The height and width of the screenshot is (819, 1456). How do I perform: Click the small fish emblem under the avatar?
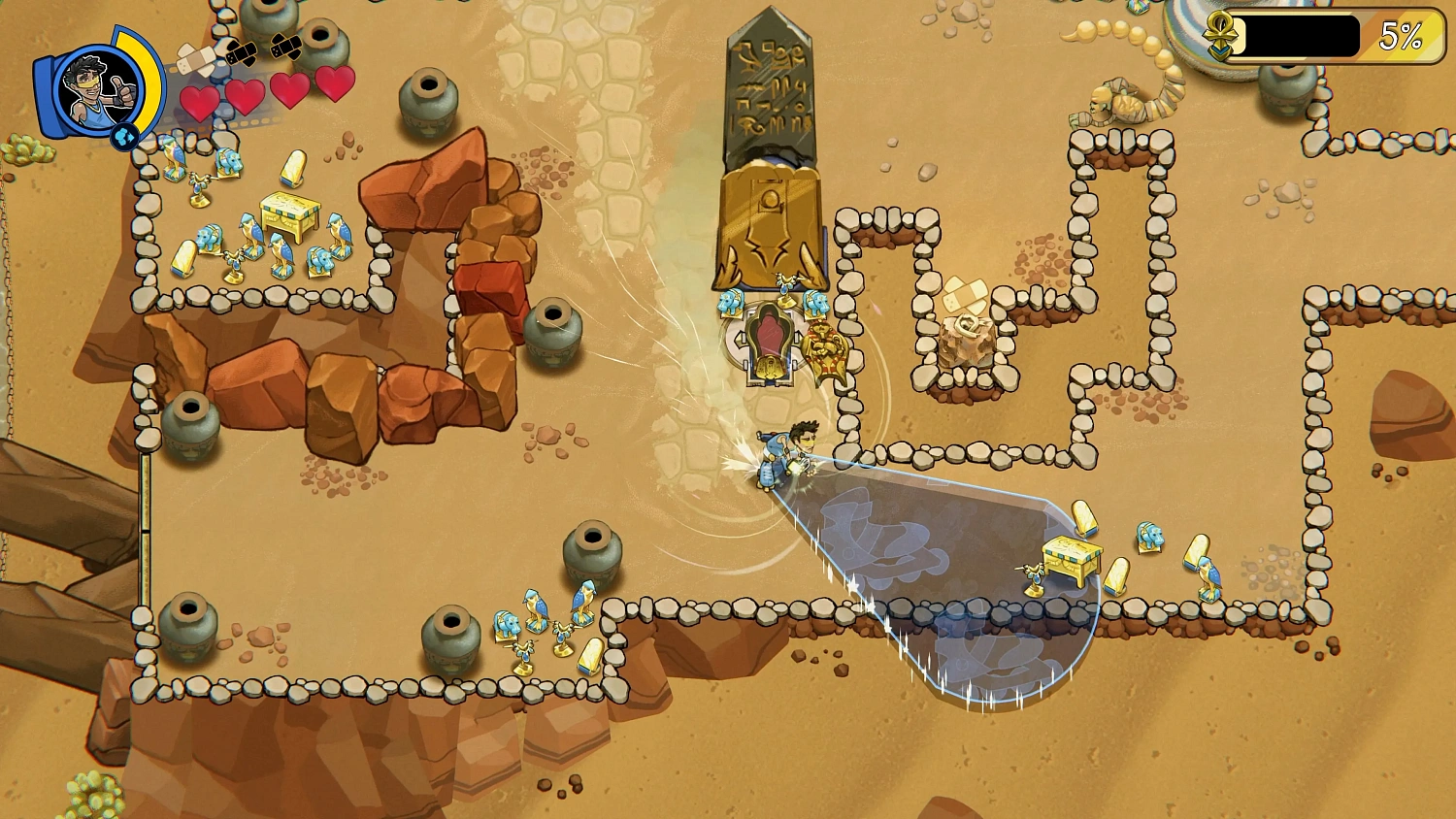coord(122,138)
